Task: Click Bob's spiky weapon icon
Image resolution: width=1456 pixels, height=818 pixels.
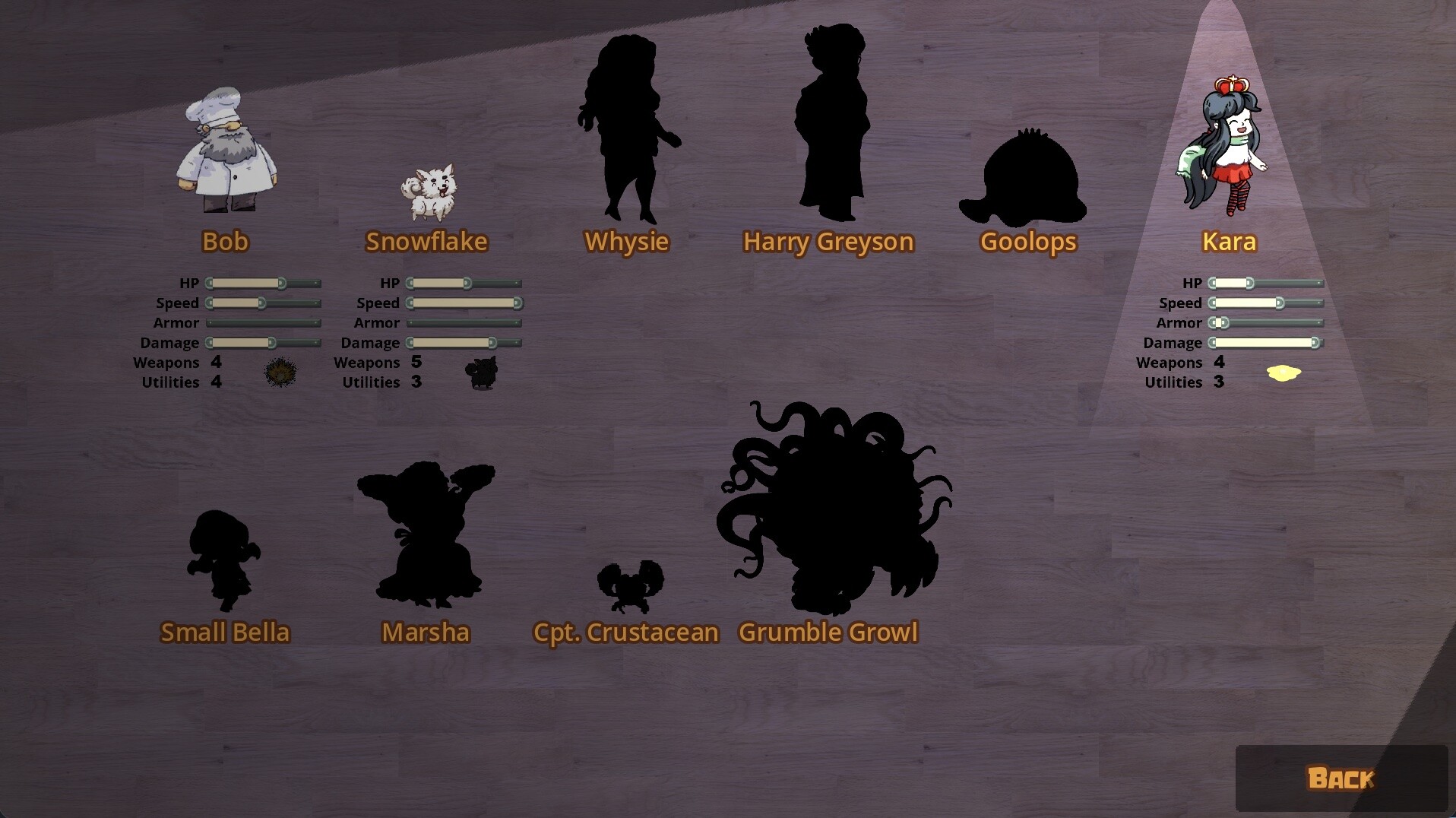Action: click(x=282, y=373)
